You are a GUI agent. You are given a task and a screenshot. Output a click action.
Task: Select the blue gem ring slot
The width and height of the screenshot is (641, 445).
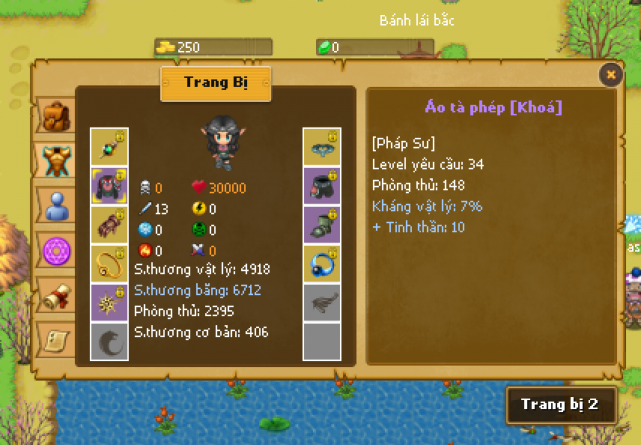[322, 263]
